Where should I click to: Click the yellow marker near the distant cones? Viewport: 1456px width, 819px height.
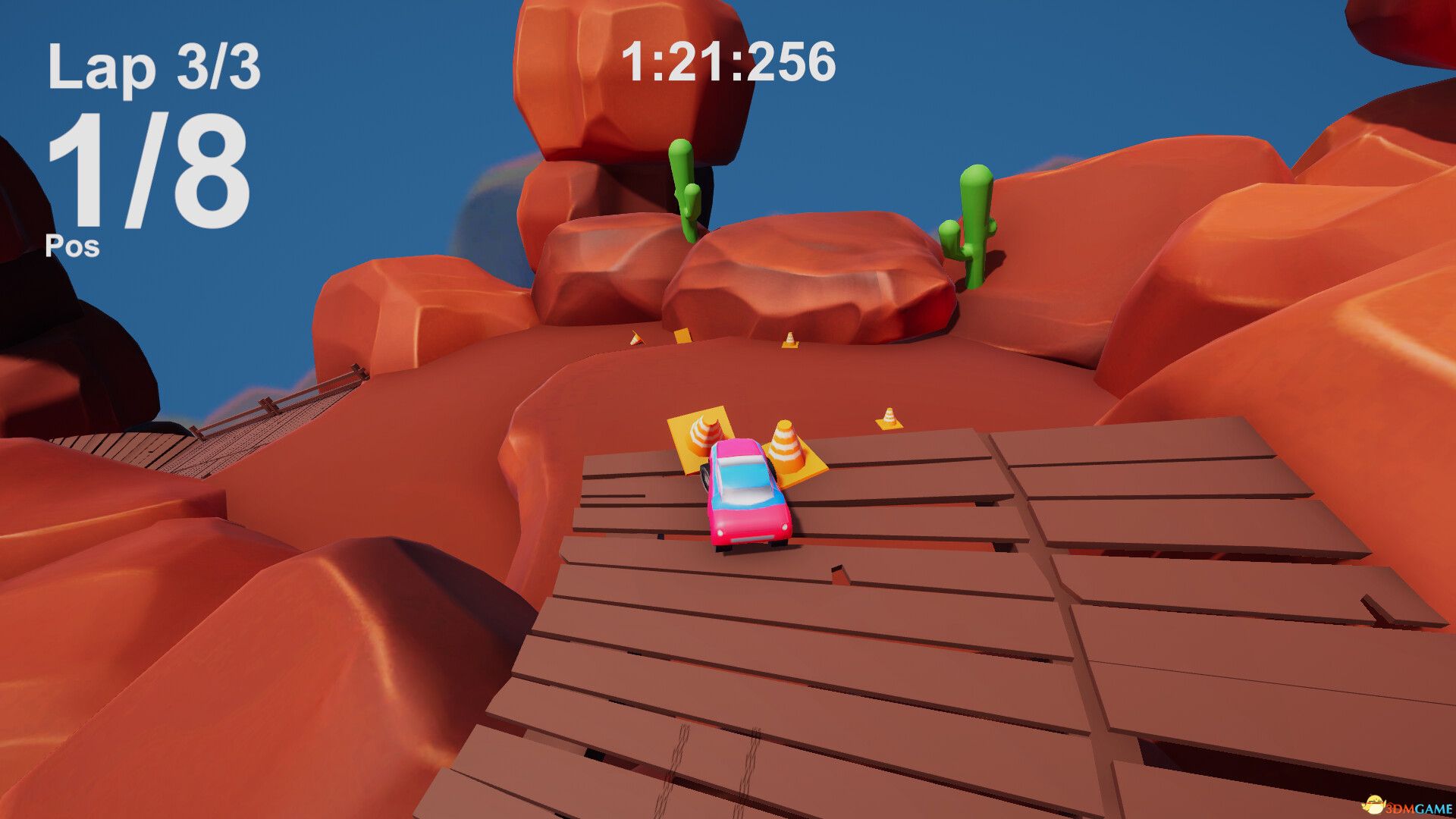[x=682, y=336]
